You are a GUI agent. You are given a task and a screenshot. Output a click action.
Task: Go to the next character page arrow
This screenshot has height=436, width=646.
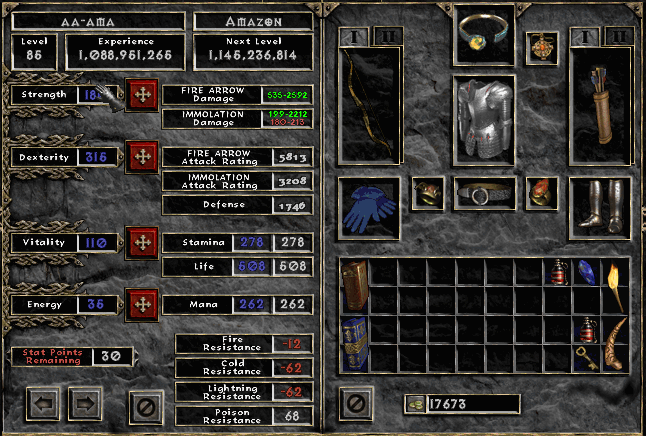(84, 405)
